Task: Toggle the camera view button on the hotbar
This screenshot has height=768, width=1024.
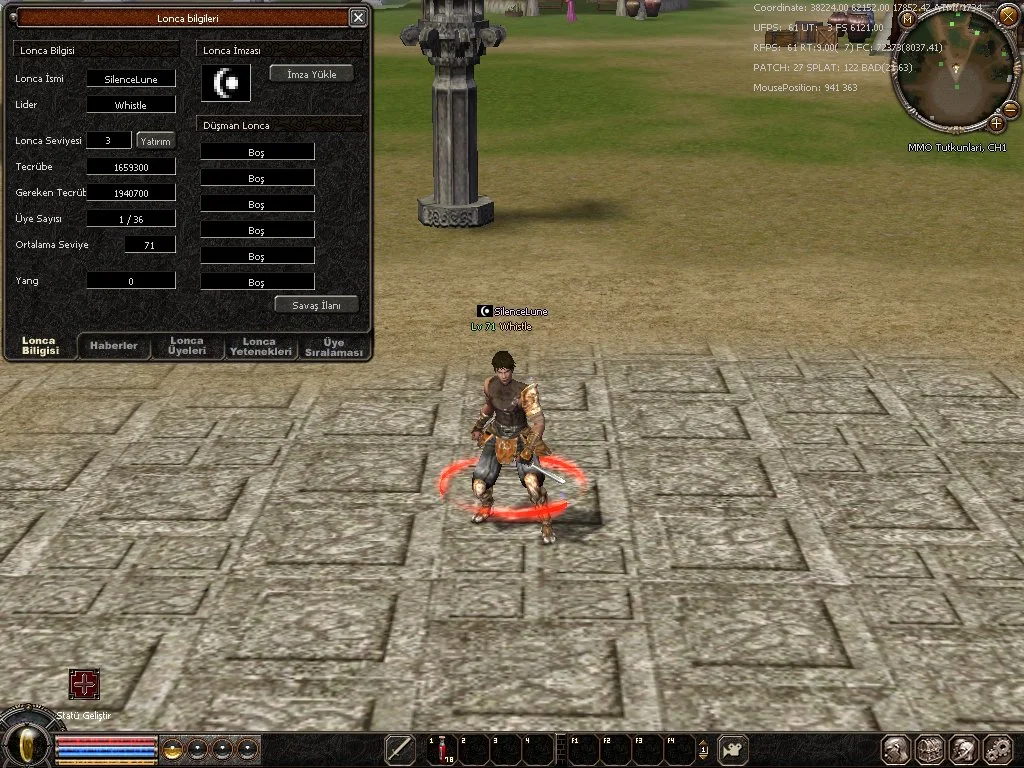Action: click(734, 749)
